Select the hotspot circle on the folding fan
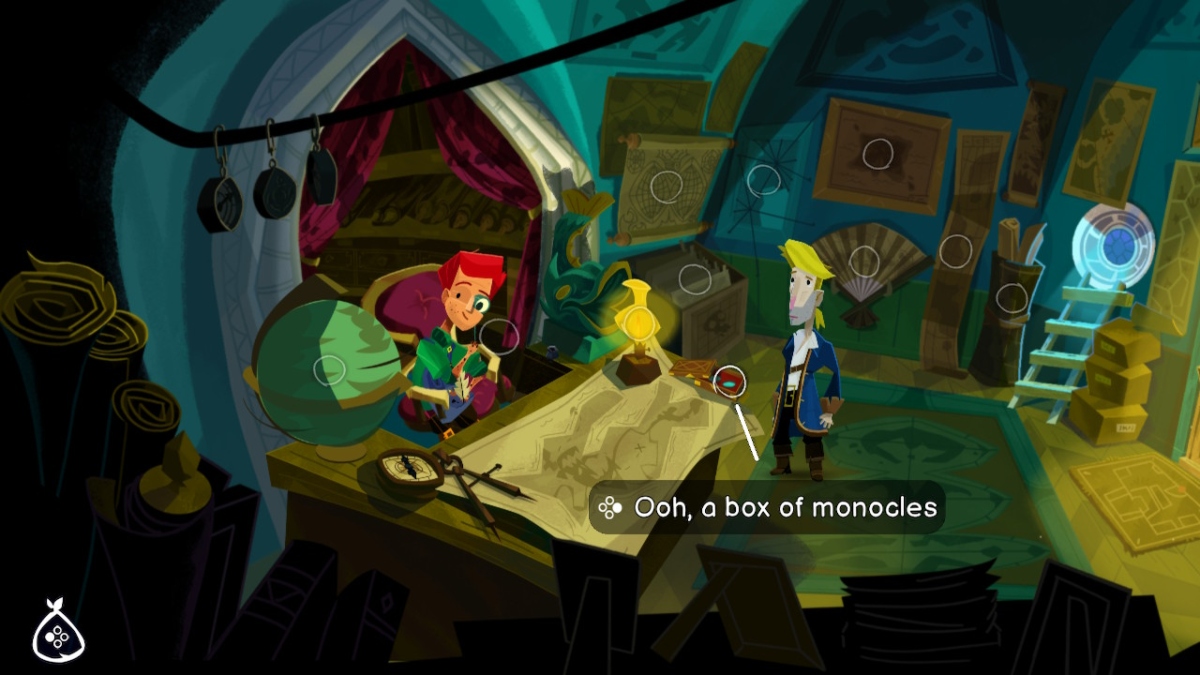This screenshot has height=675, width=1200. tap(864, 262)
